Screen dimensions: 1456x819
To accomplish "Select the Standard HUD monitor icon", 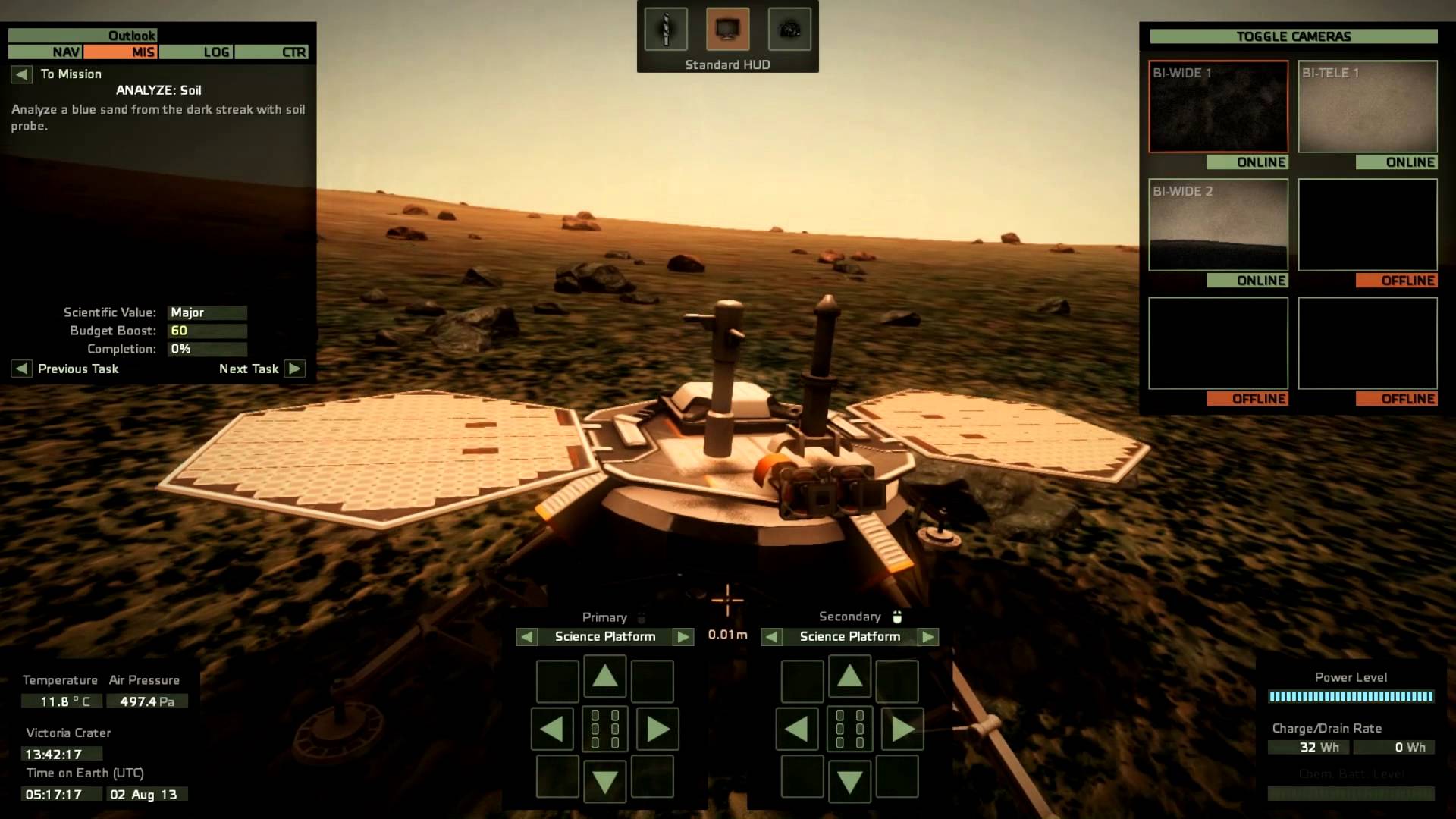I will click(727, 30).
